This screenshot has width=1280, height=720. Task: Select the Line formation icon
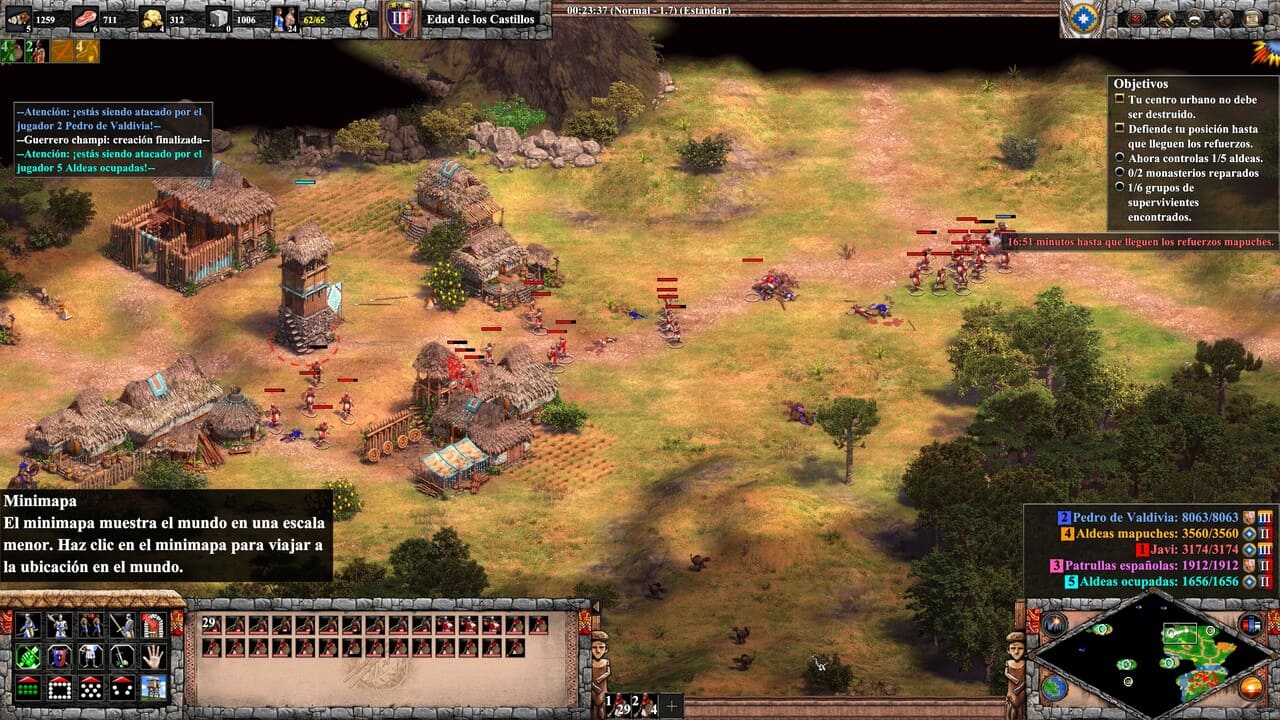(x=27, y=687)
